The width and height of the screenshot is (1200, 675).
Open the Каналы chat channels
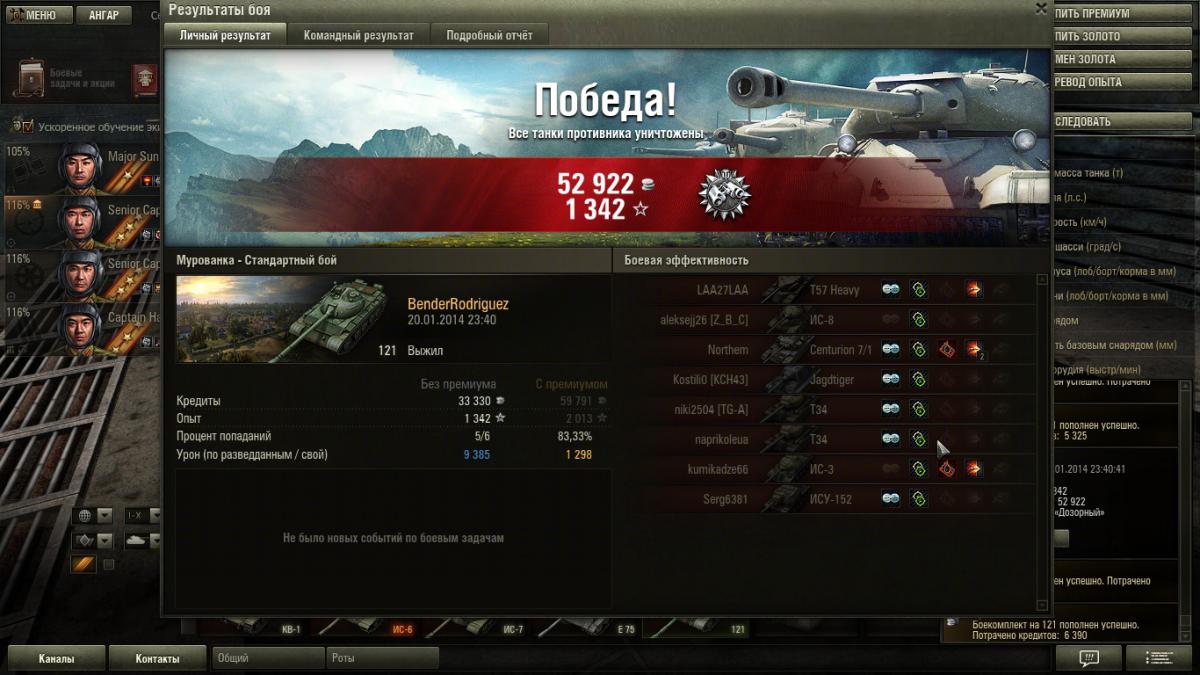(x=56, y=659)
